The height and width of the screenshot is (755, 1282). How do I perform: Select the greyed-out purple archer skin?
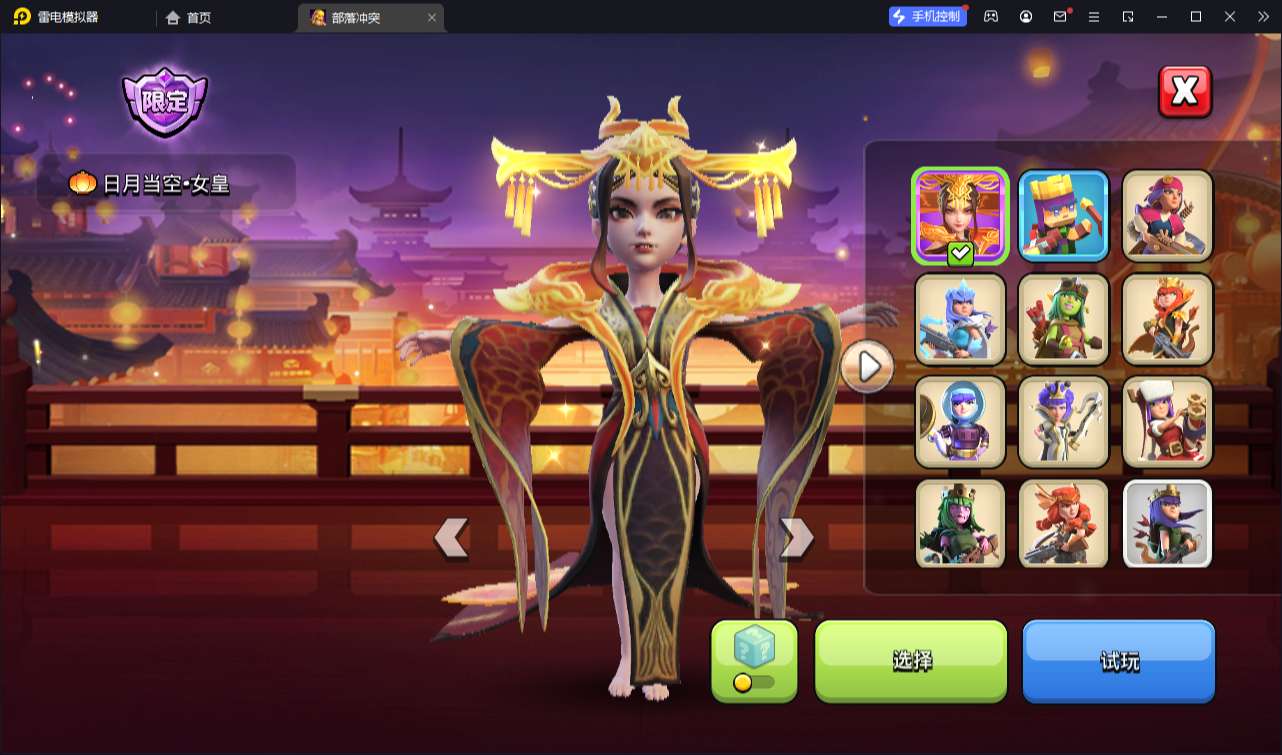tap(1167, 524)
